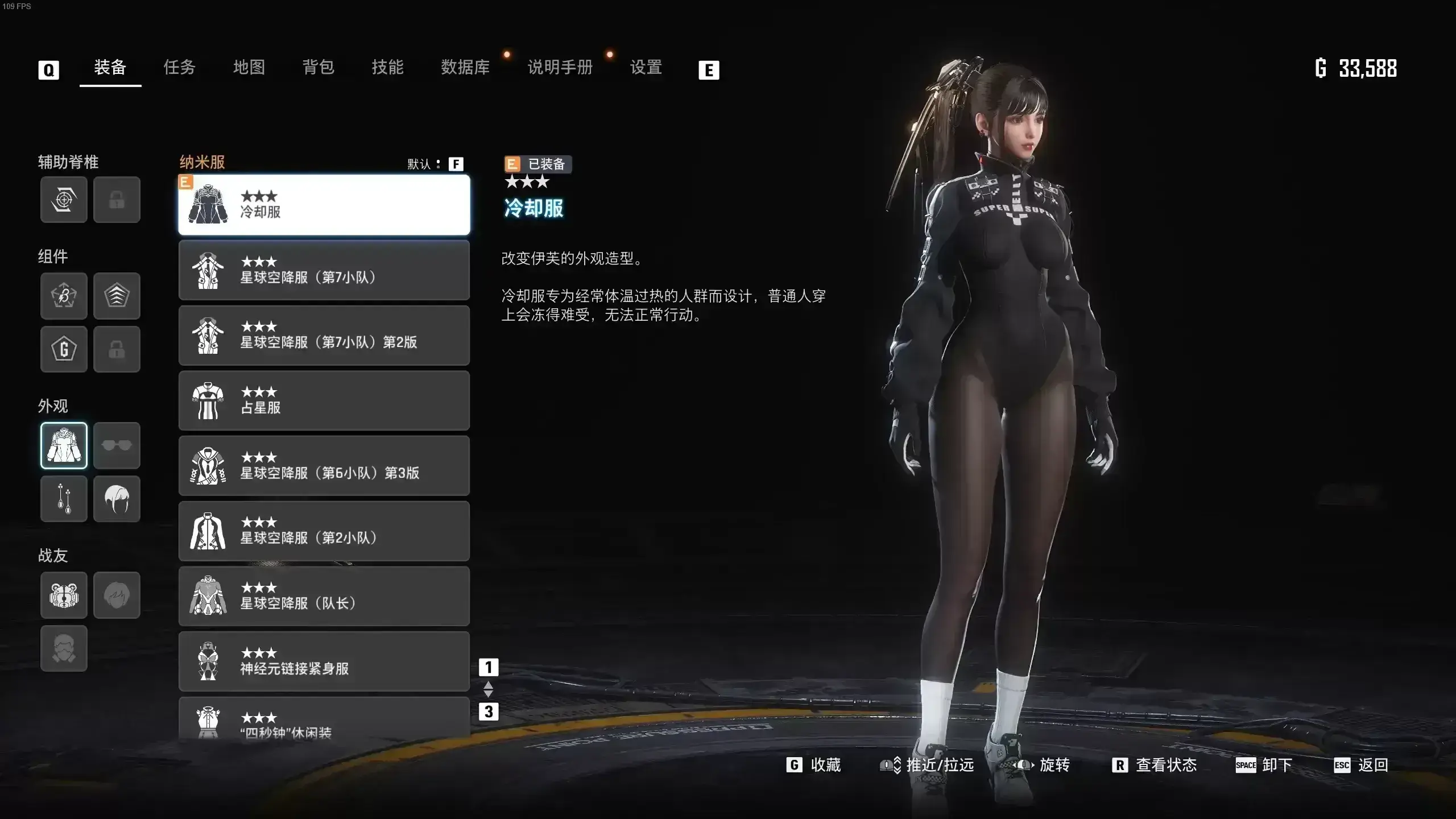Select the target-scope exospine slot
1456x819 pixels.
pos(64,200)
